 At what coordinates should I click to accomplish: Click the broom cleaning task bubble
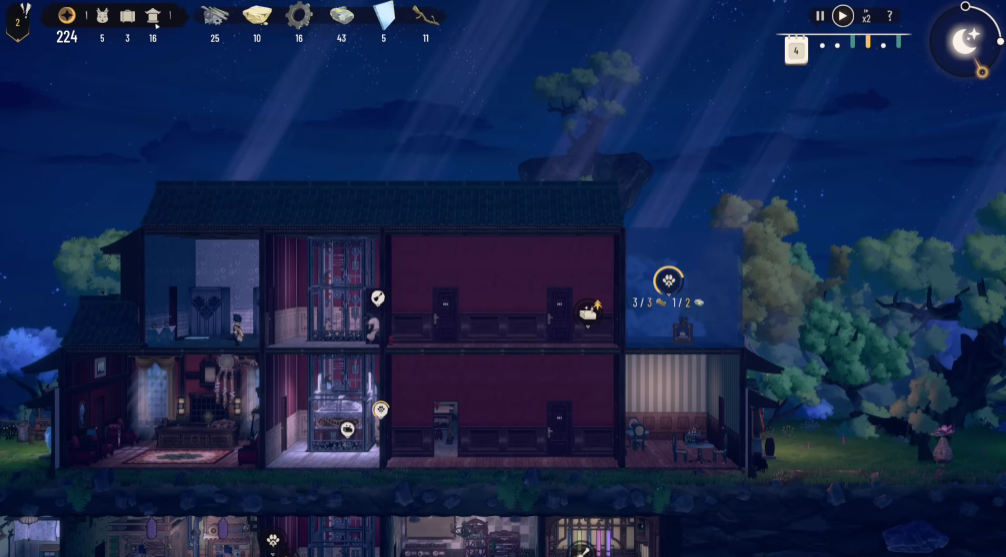point(377,297)
